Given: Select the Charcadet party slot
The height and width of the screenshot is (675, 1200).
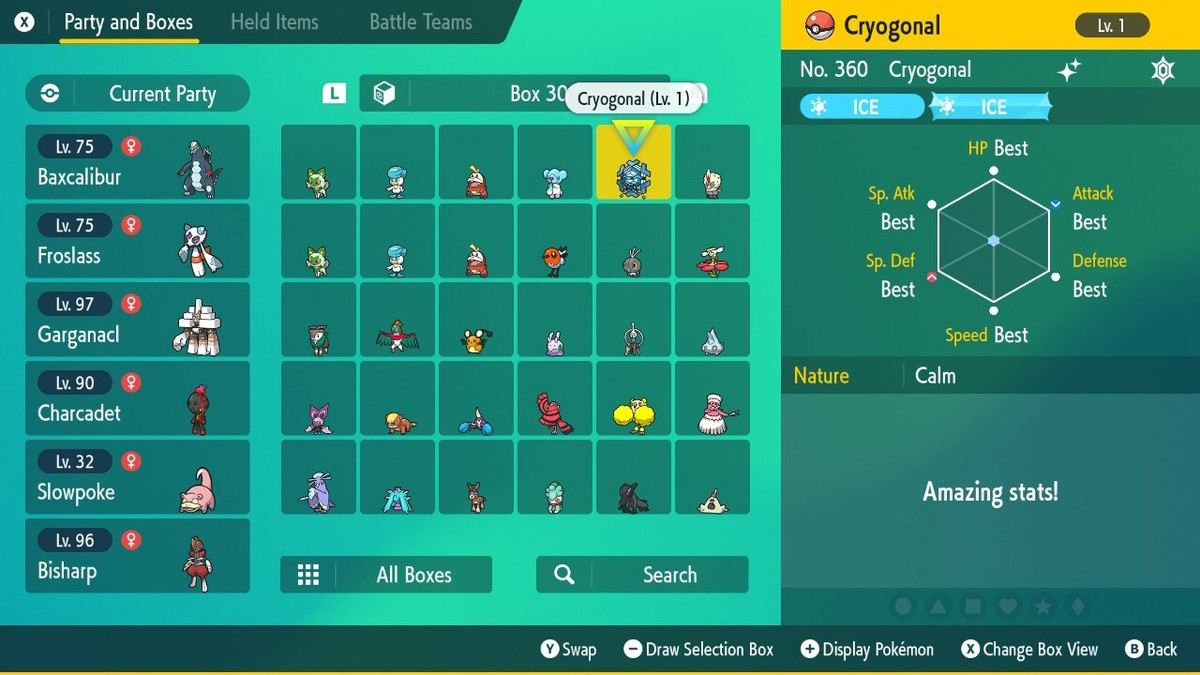Looking at the screenshot, I should click(137, 398).
